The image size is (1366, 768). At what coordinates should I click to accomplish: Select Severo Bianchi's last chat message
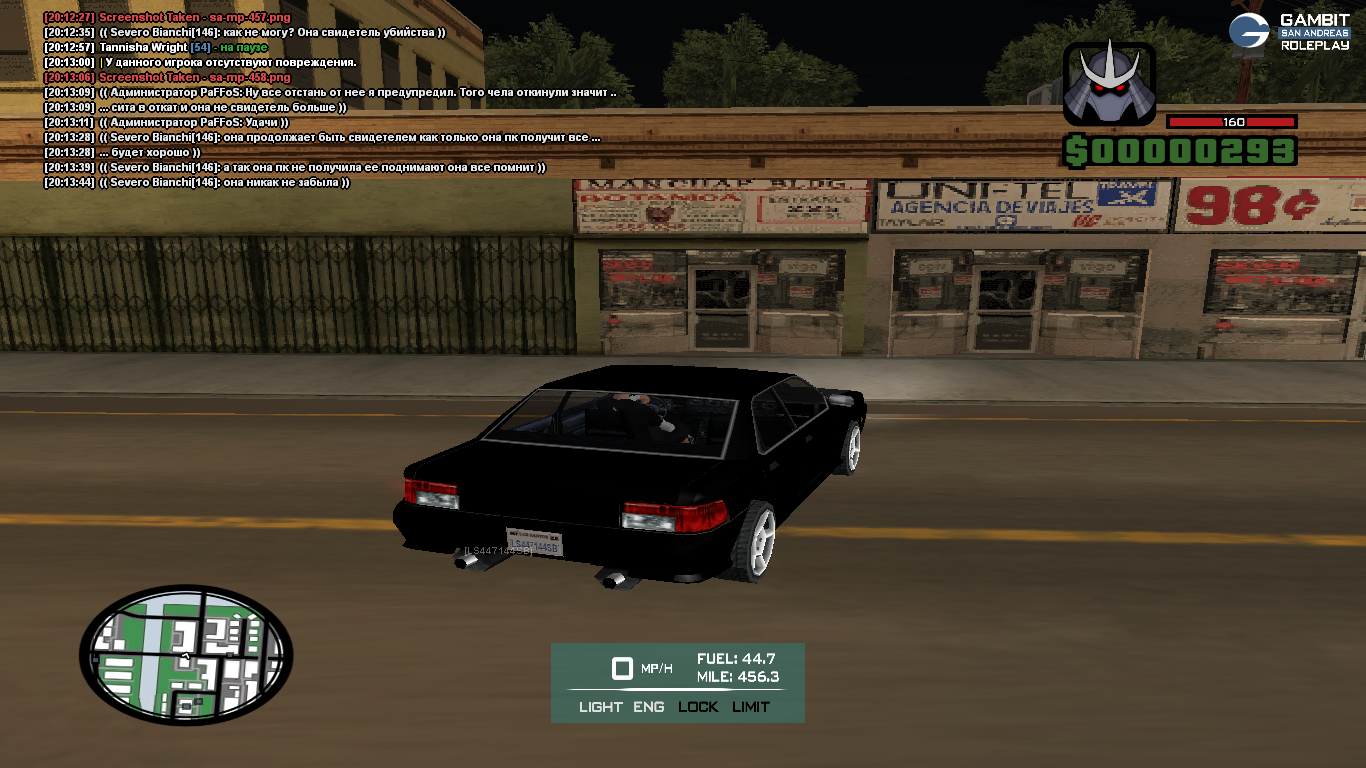(x=196, y=183)
